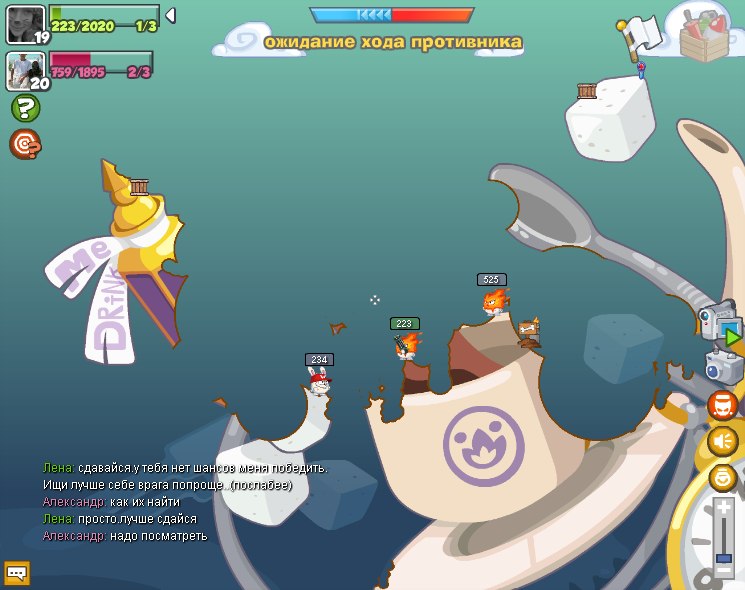Take a screenshot with the photo camera
This screenshot has height=590, width=745.
pyautogui.click(x=723, y=367)
